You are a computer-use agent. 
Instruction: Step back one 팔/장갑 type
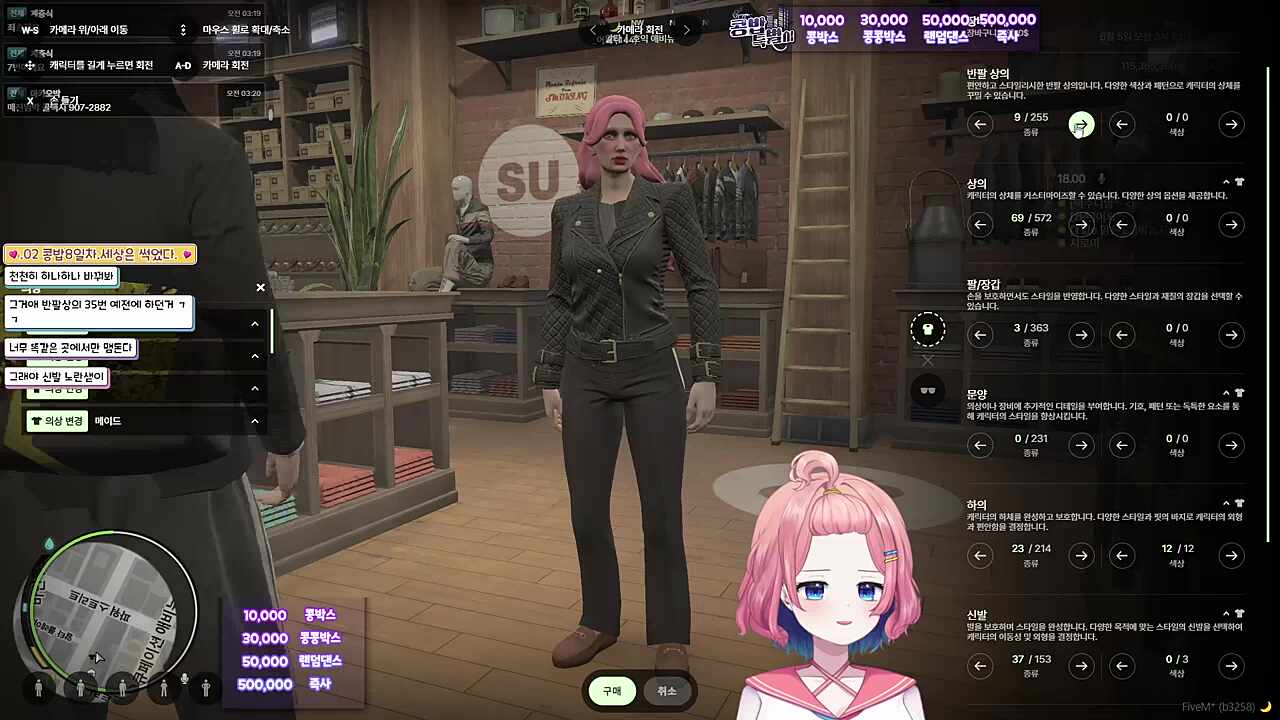pos(981,335)
